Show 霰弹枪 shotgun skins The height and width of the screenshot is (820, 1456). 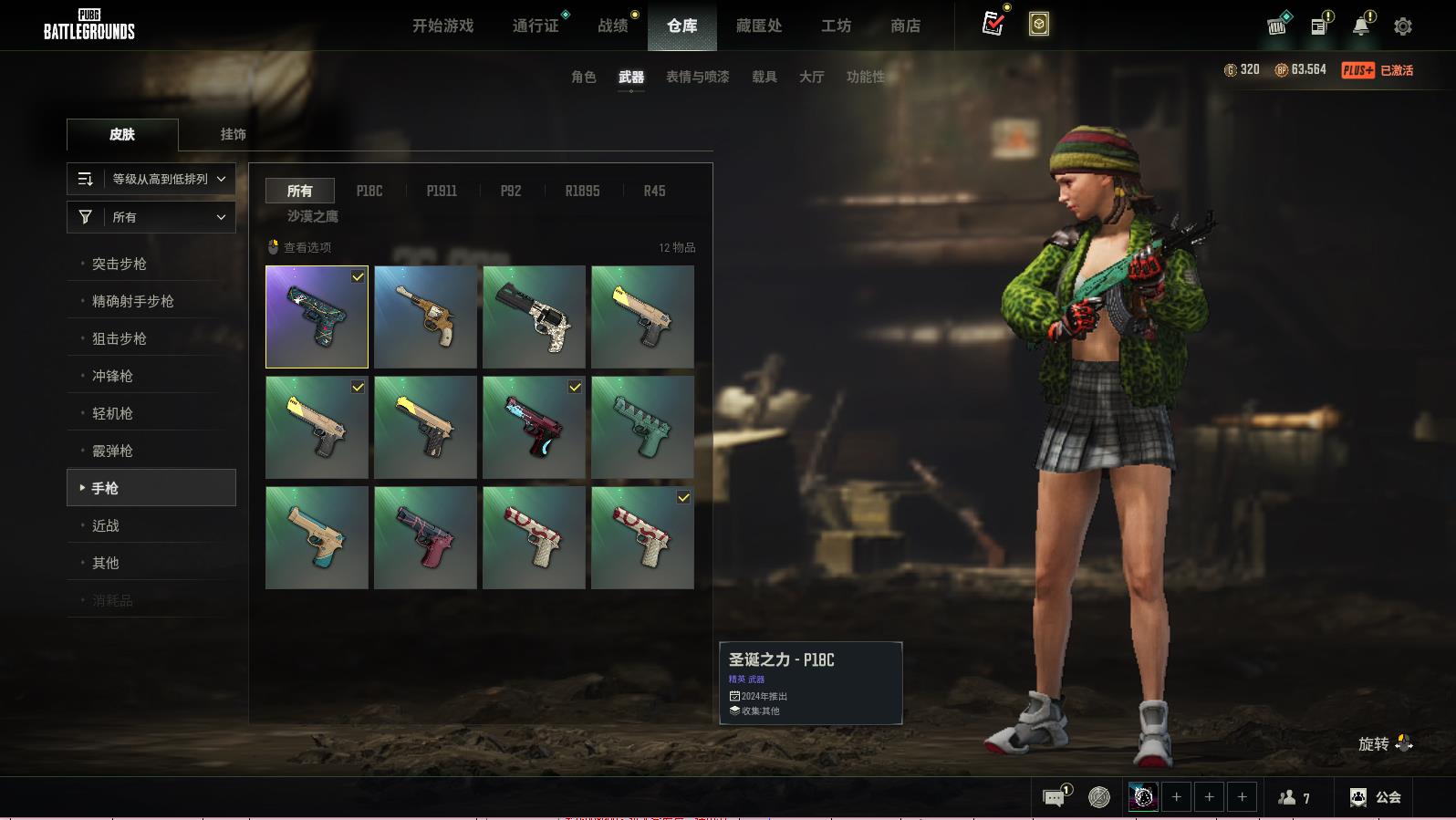pyautogui.click(x=112, y=451)
